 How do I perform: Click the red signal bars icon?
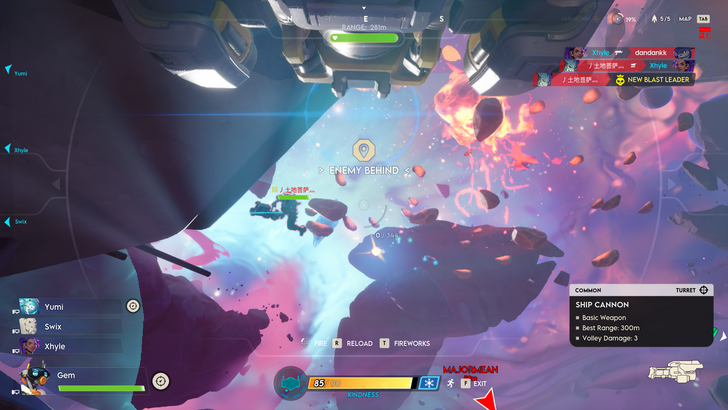point(704,33)
